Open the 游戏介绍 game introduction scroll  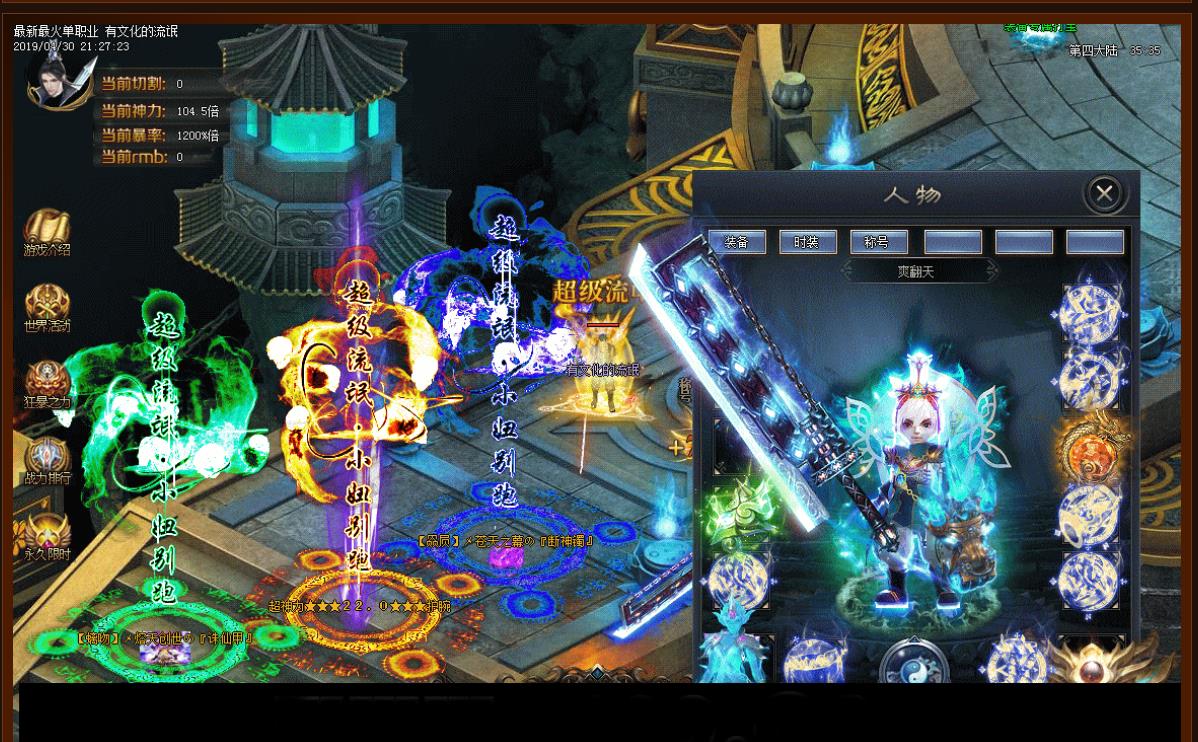pos(47,232)
